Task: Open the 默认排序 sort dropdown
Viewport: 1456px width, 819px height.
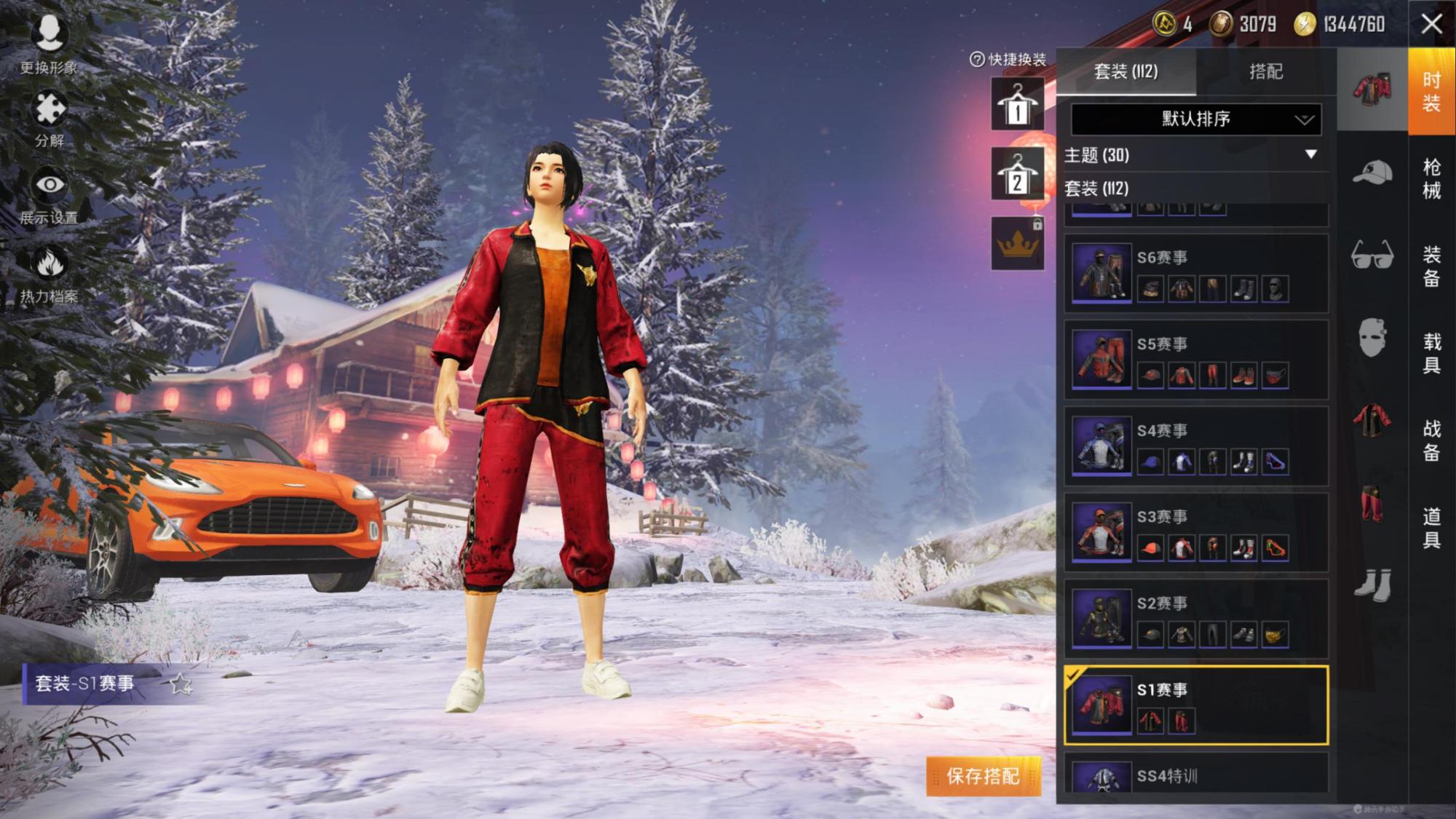Action: [x=1195, y=119]
